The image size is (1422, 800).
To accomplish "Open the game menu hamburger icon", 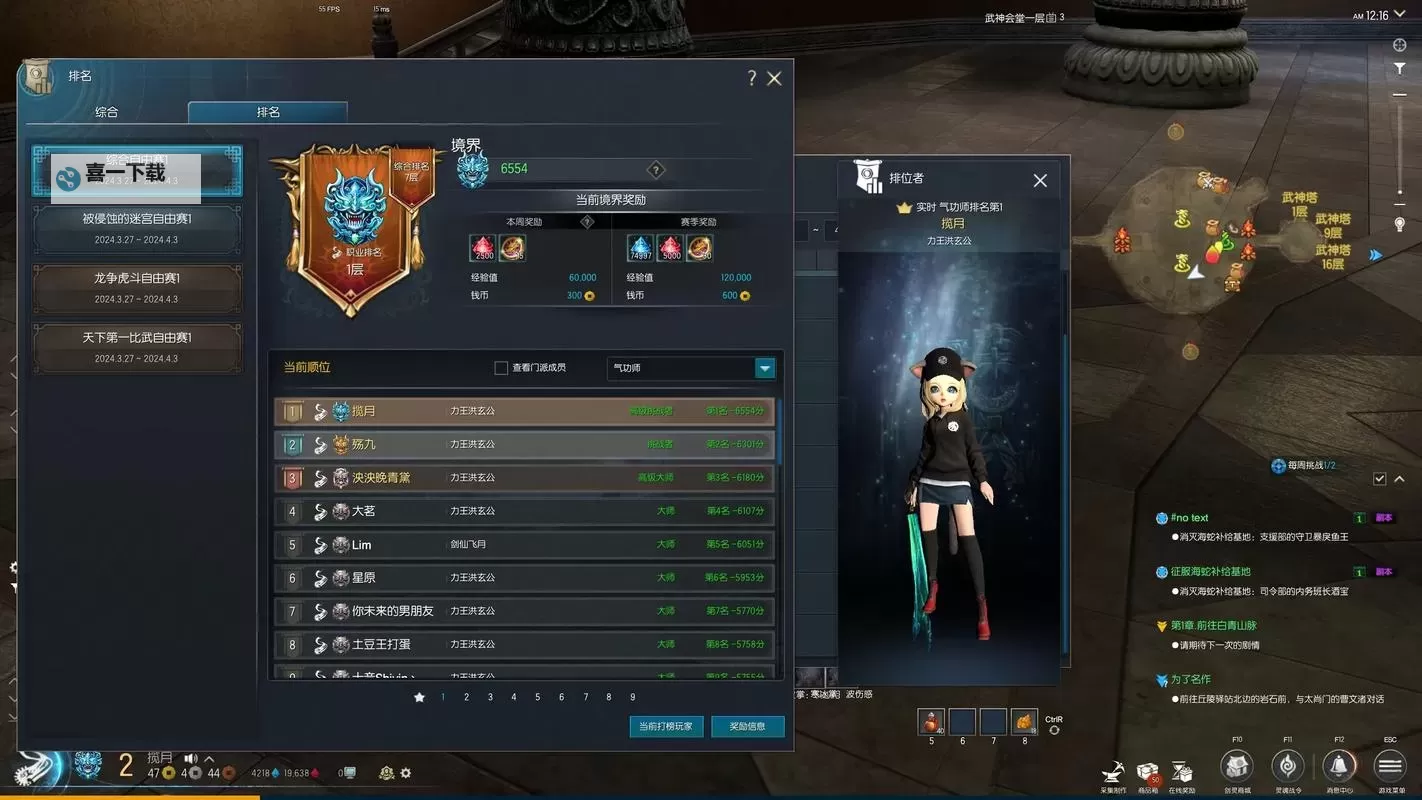I will (x=1388, y=765).
